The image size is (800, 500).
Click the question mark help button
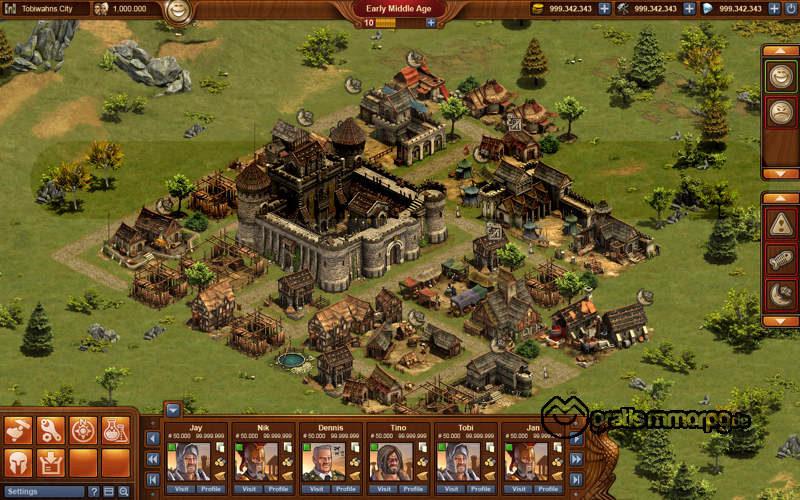(95, 492)
